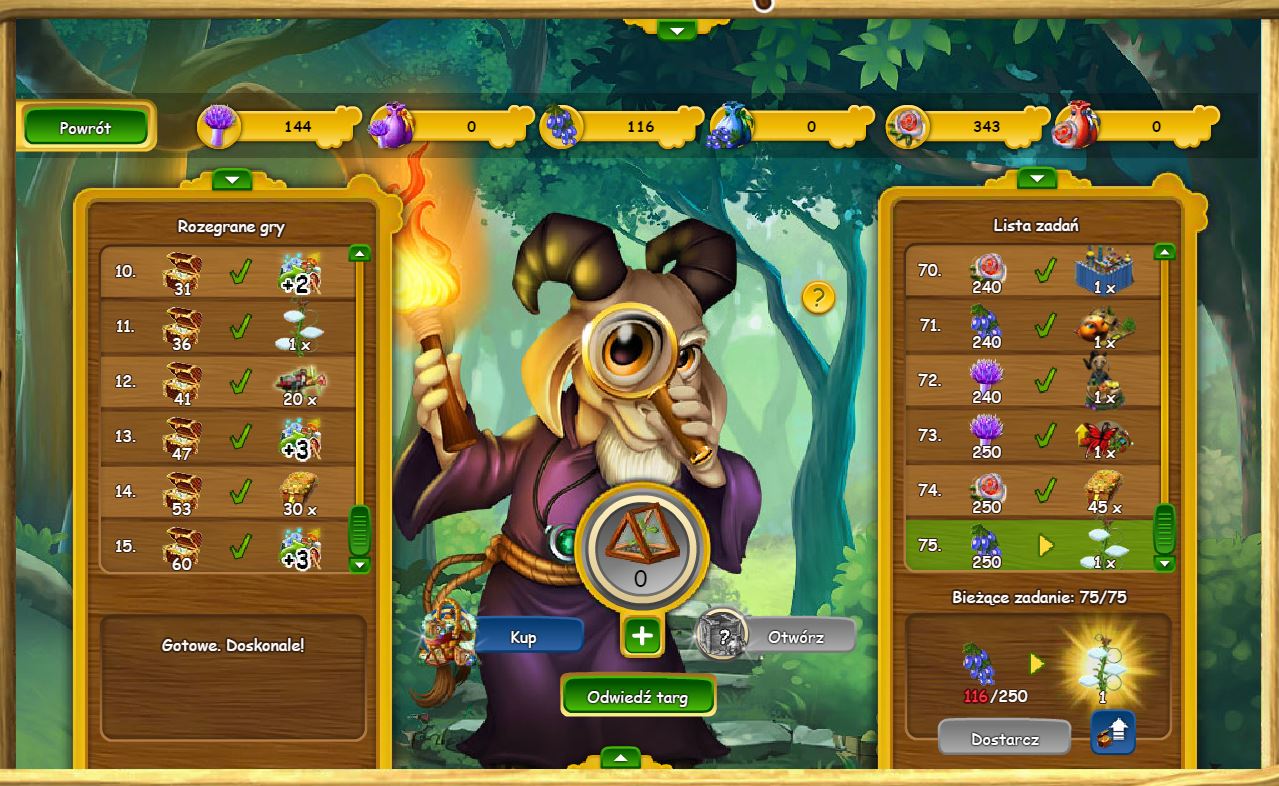Image resolution: width=1279 pixels, height=786 pixels.
Task: Visit the market via Odwiedź targ
Action: pyautogui.click(x=638, y=696)
